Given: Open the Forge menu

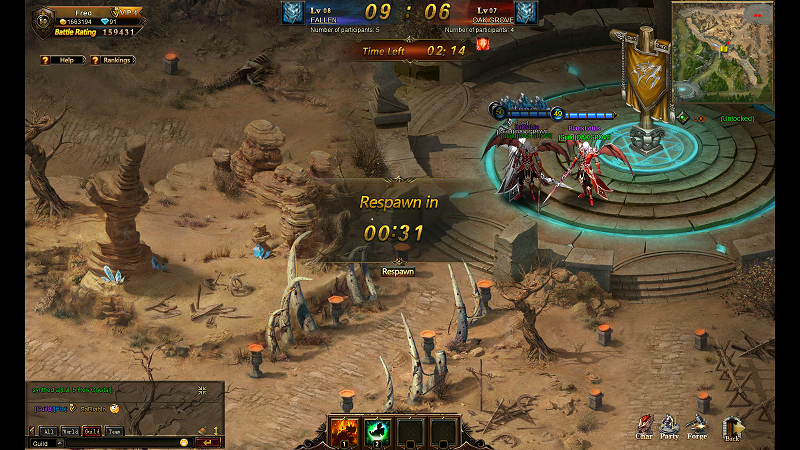Looking at the screenshot, I should [697, 428].
